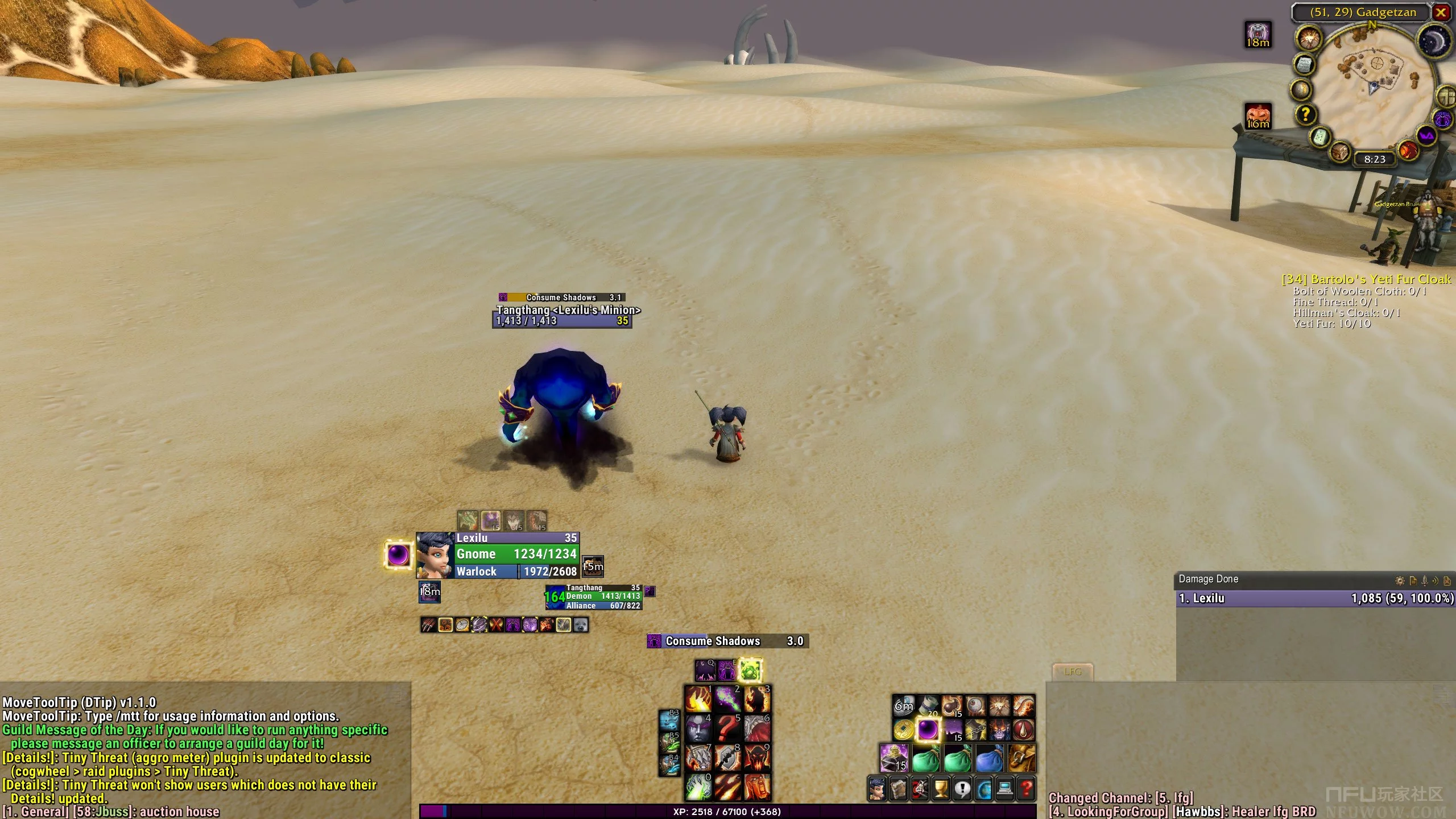Open the achievements golden chalice button

[x=941, y=789]
